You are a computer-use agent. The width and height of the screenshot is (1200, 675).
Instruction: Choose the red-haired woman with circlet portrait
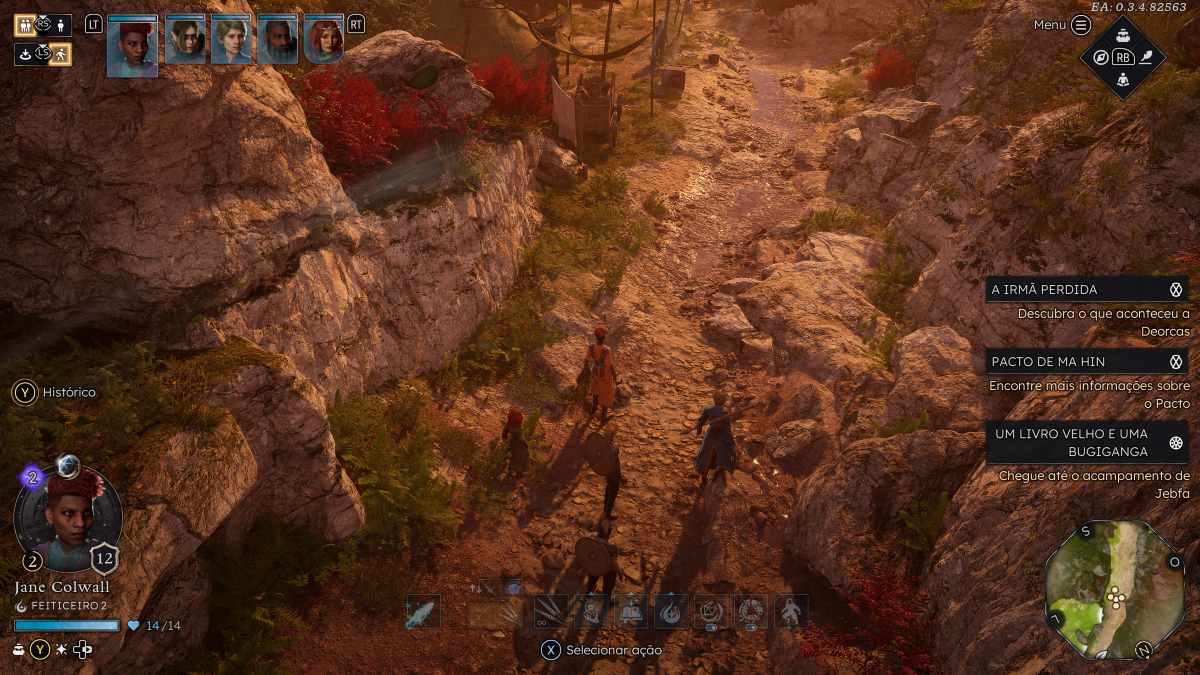(x=323, y=41)
